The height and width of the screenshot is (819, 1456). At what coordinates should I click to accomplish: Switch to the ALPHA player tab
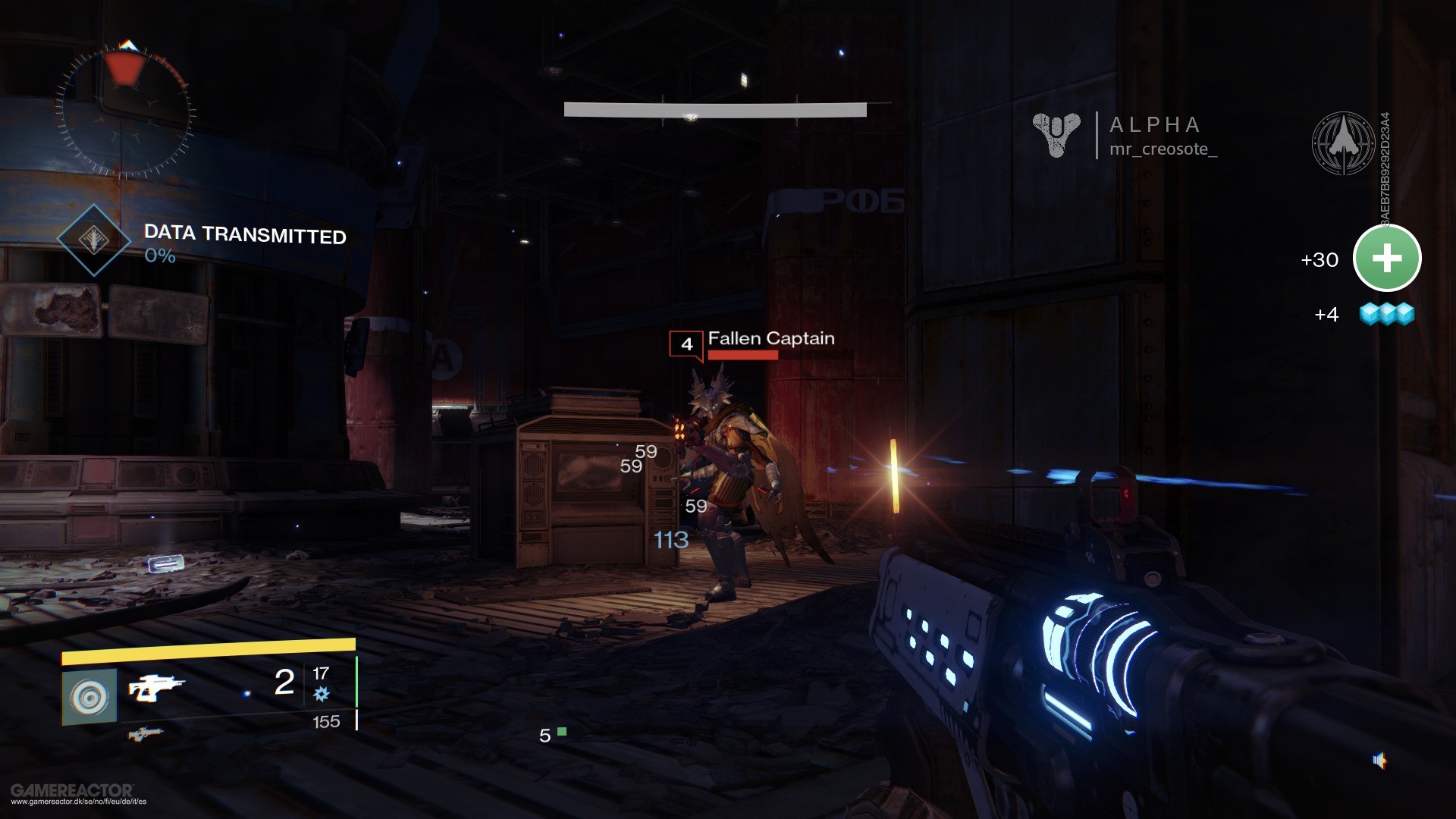(1153, 125)
